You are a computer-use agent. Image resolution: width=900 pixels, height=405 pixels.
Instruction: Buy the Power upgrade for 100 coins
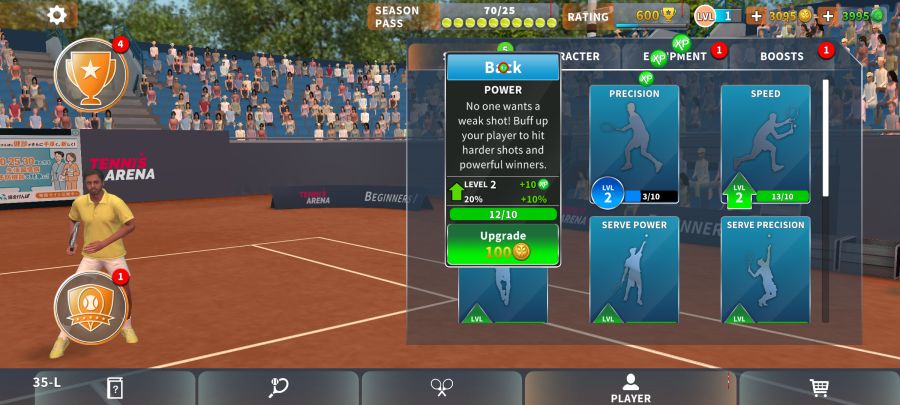502,244
